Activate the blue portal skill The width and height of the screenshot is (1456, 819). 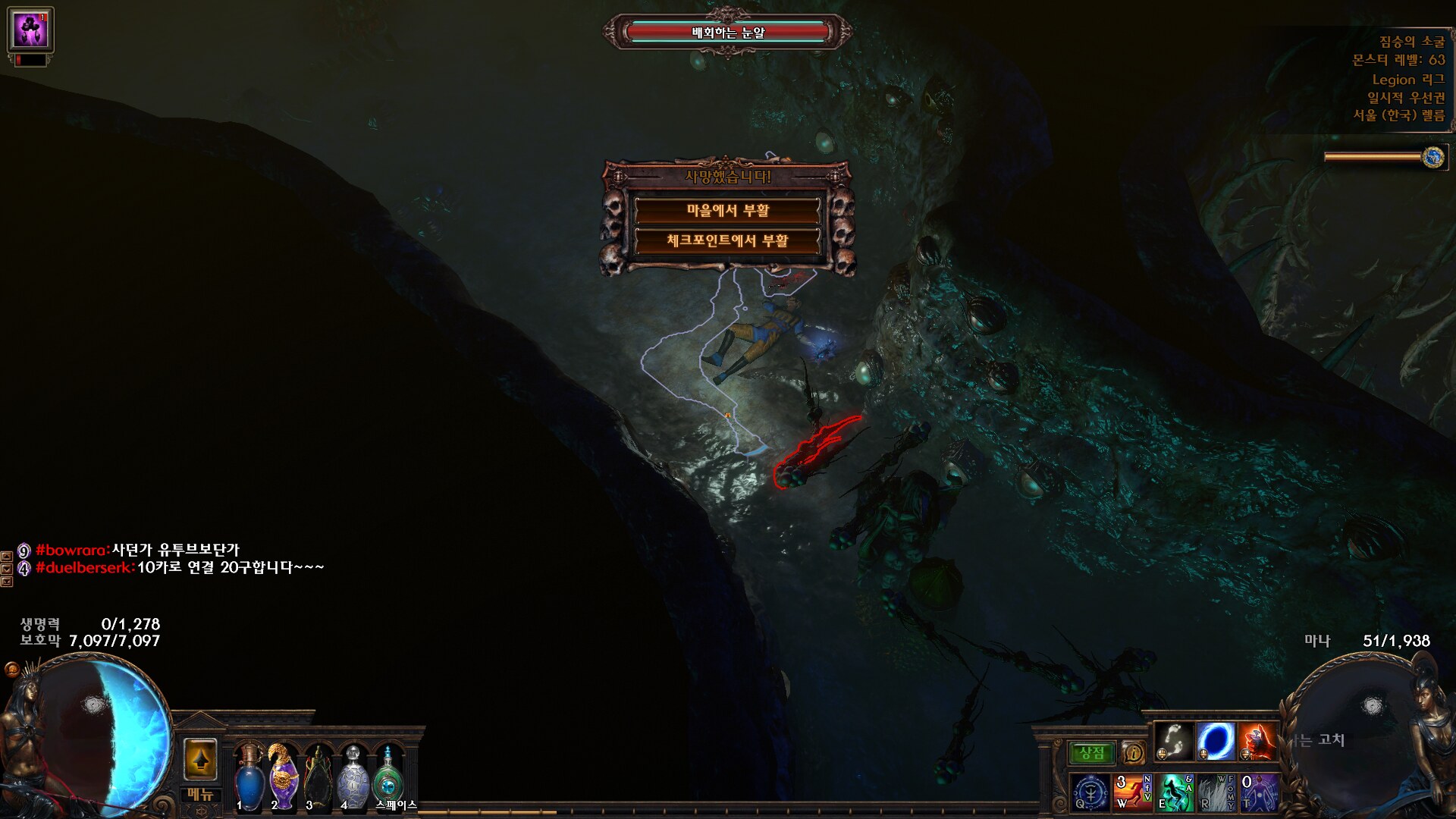point(1216,741)
